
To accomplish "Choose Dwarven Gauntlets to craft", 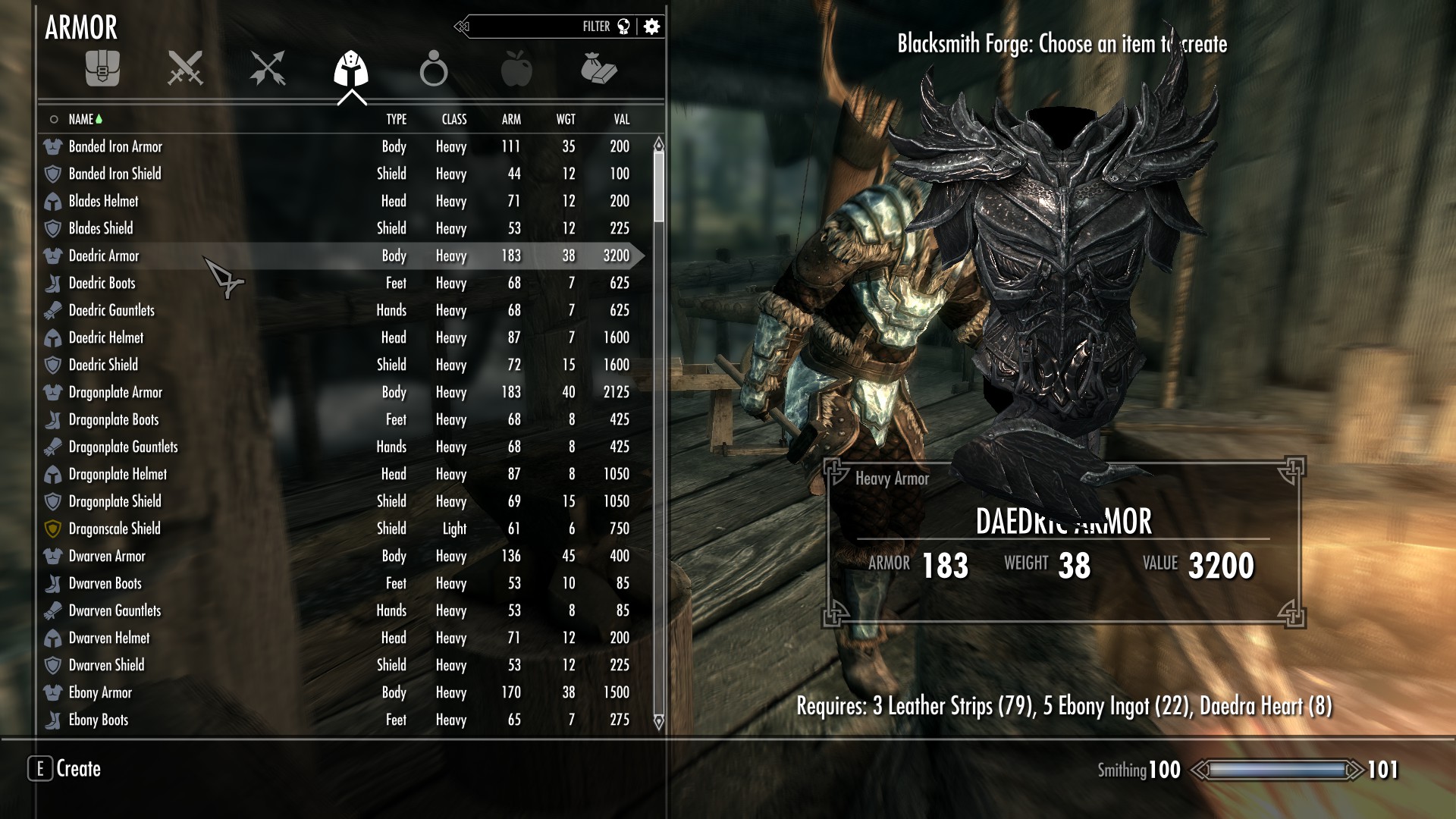I will tap(115, 610).
